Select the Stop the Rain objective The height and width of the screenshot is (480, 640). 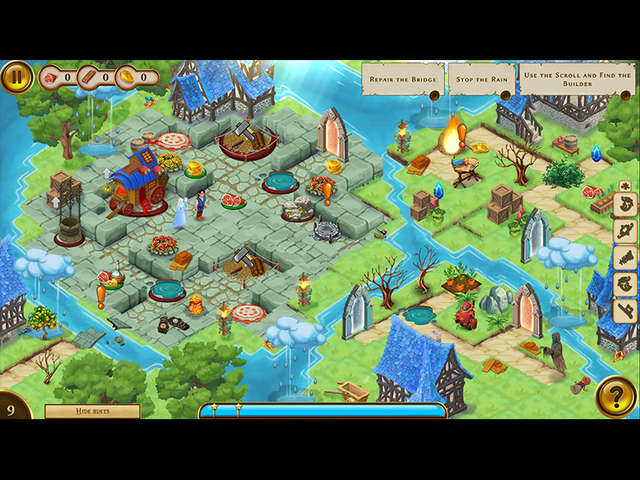point(481,78)
